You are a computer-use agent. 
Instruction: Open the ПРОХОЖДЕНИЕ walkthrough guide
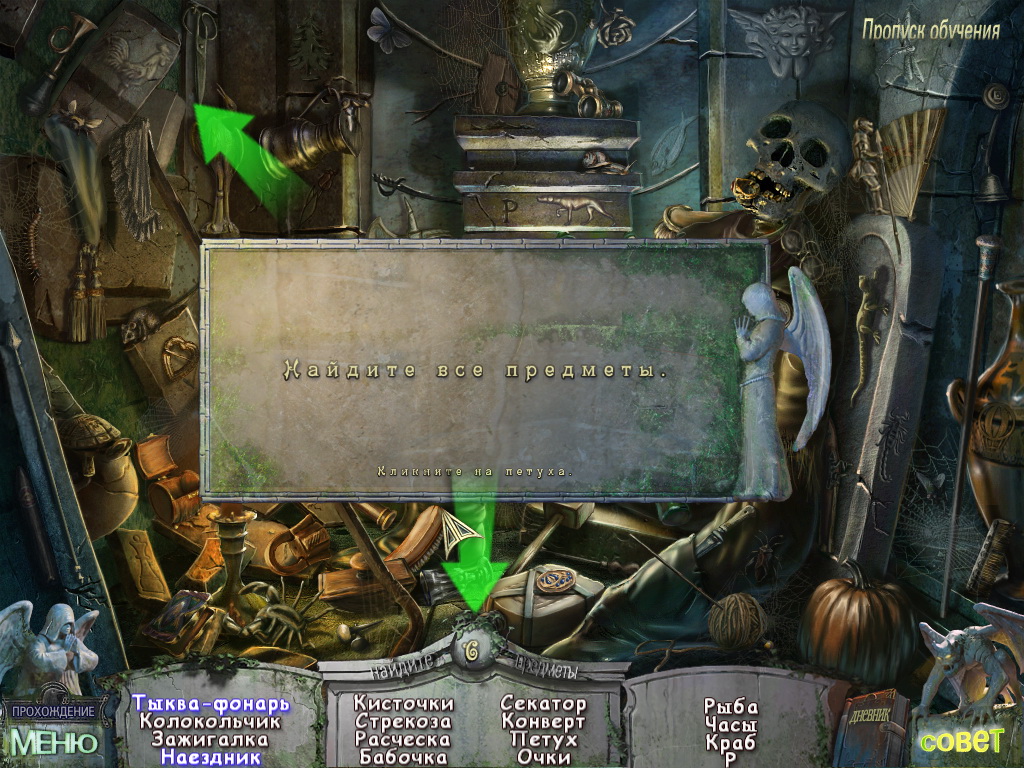(54, 711)
